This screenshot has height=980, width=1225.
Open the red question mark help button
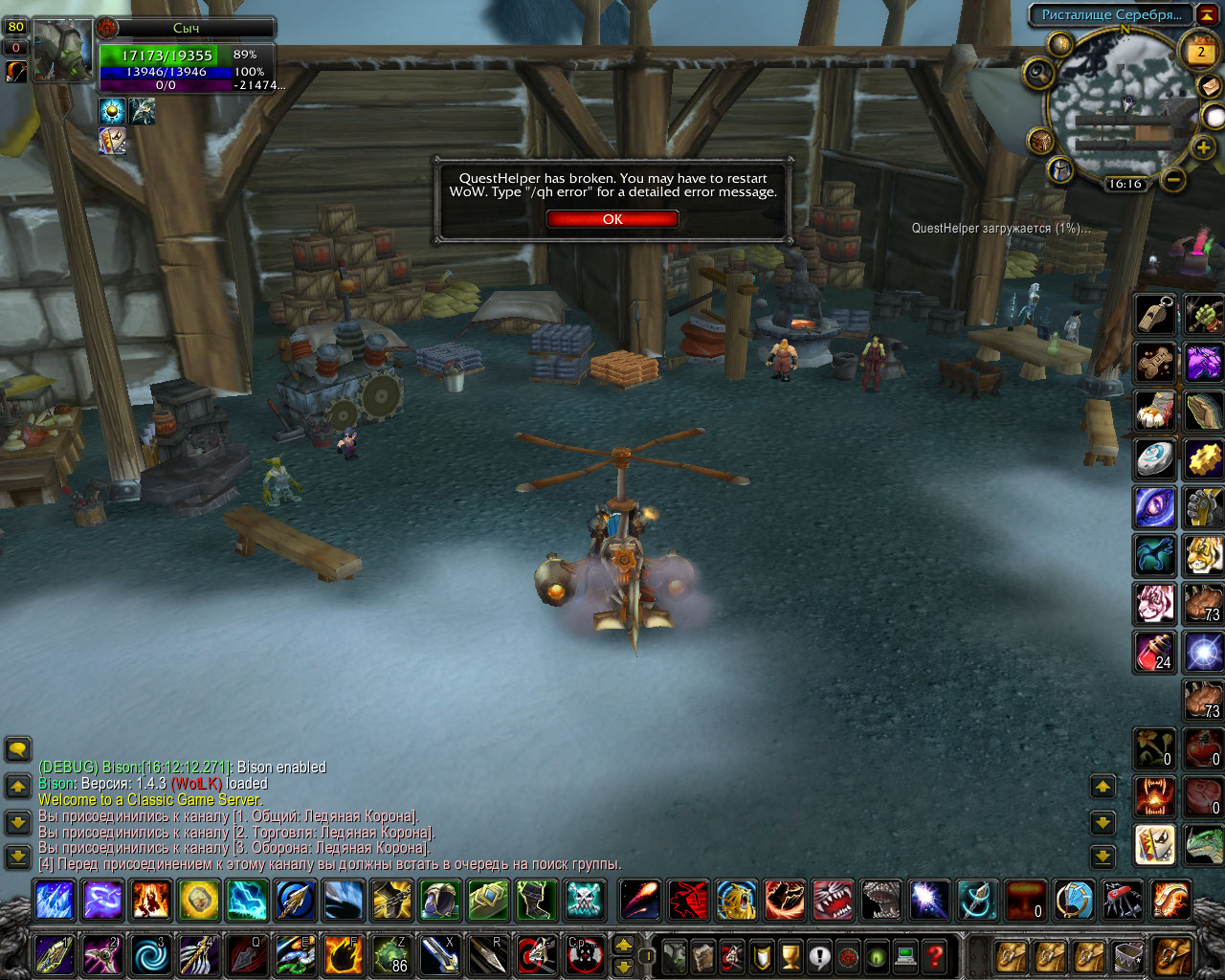[x=934, y=955]
